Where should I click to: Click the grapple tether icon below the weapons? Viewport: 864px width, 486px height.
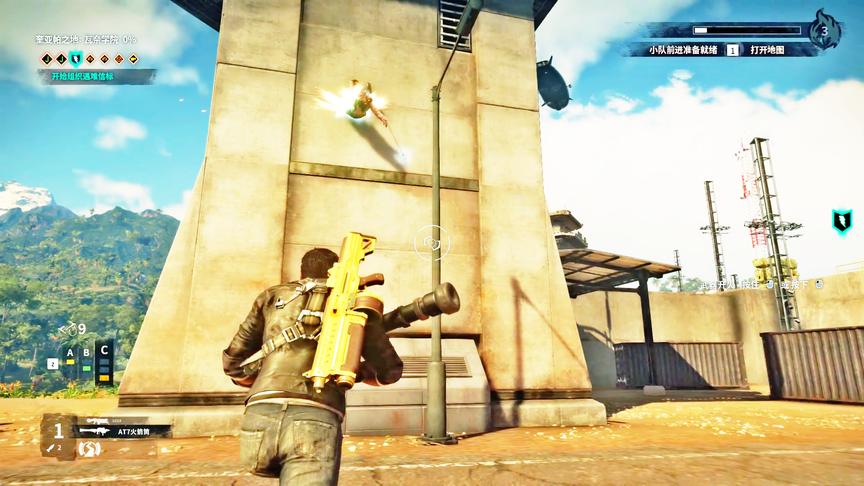91,448
